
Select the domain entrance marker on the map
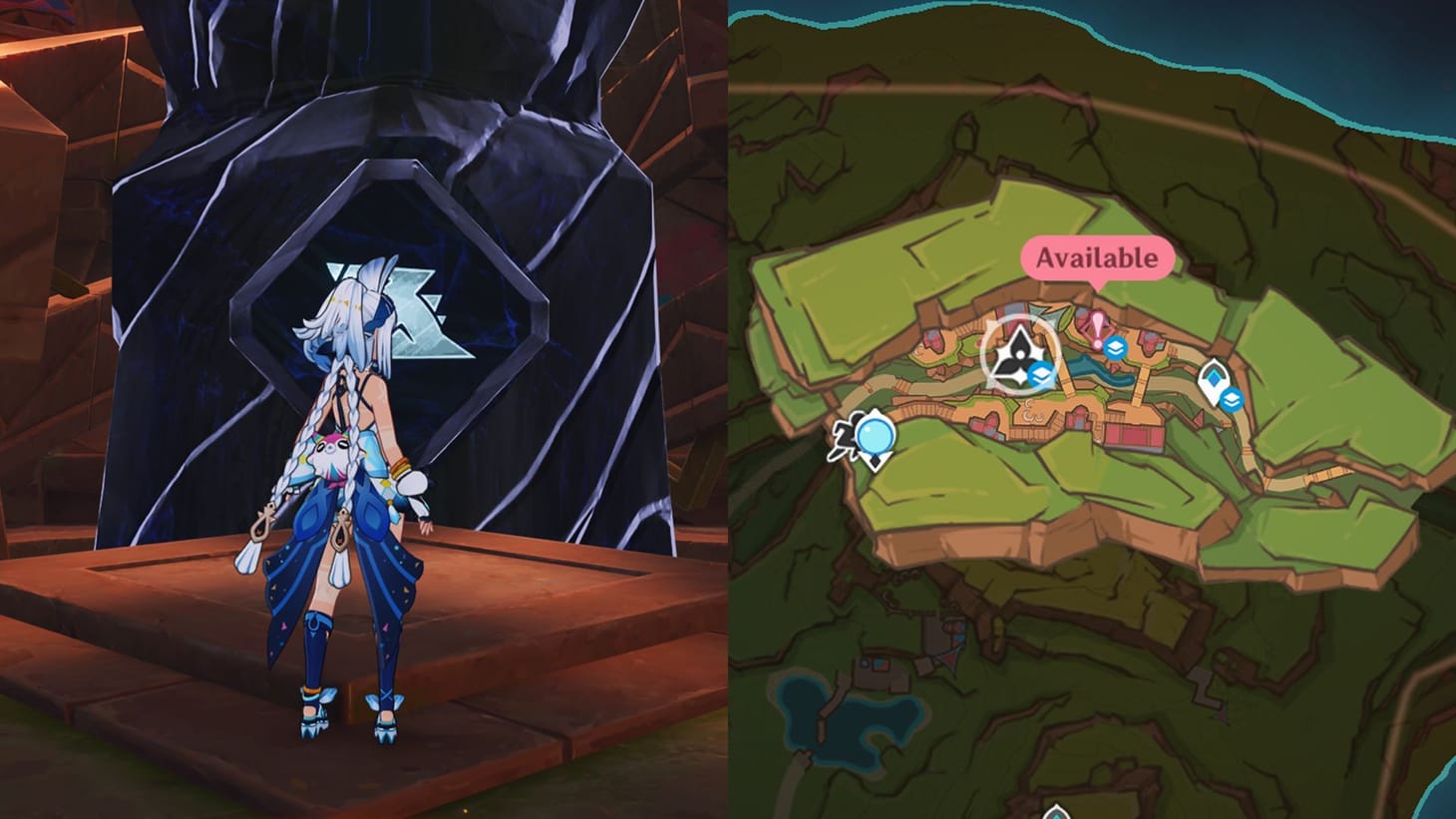1019,354
